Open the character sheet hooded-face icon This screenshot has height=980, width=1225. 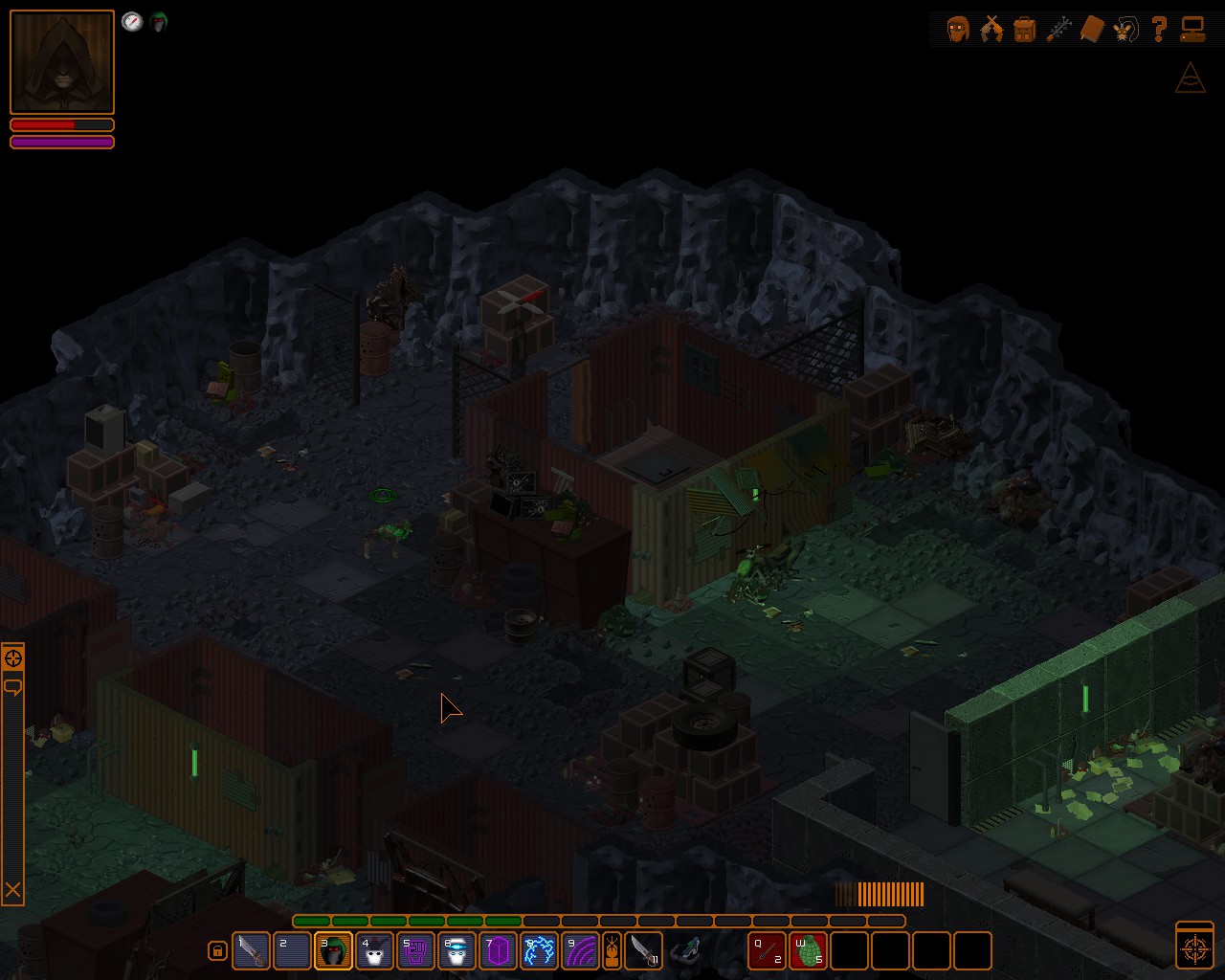point(958,29)
